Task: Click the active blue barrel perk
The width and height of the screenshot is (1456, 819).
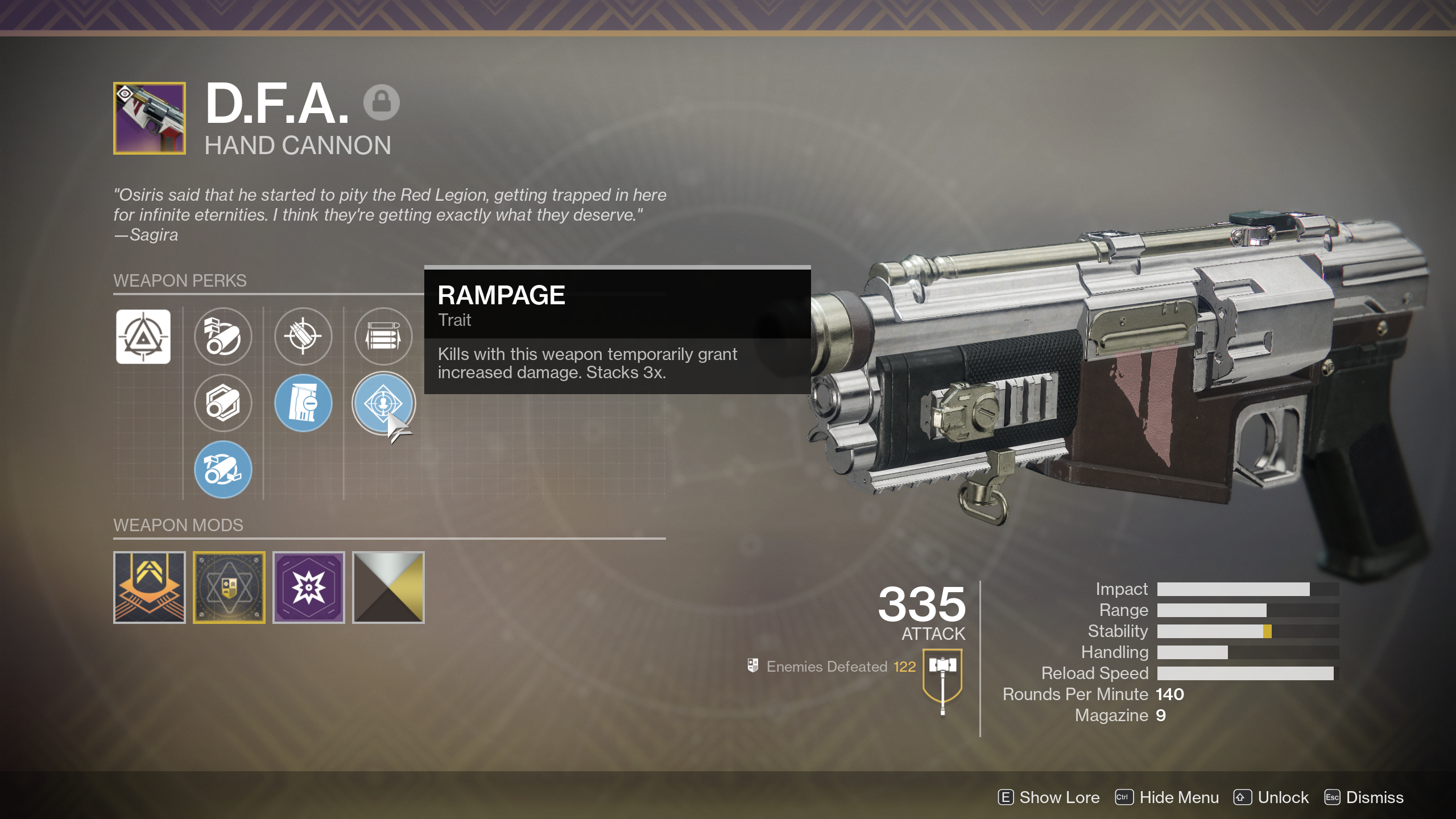Action: click(x=223, y=469)
